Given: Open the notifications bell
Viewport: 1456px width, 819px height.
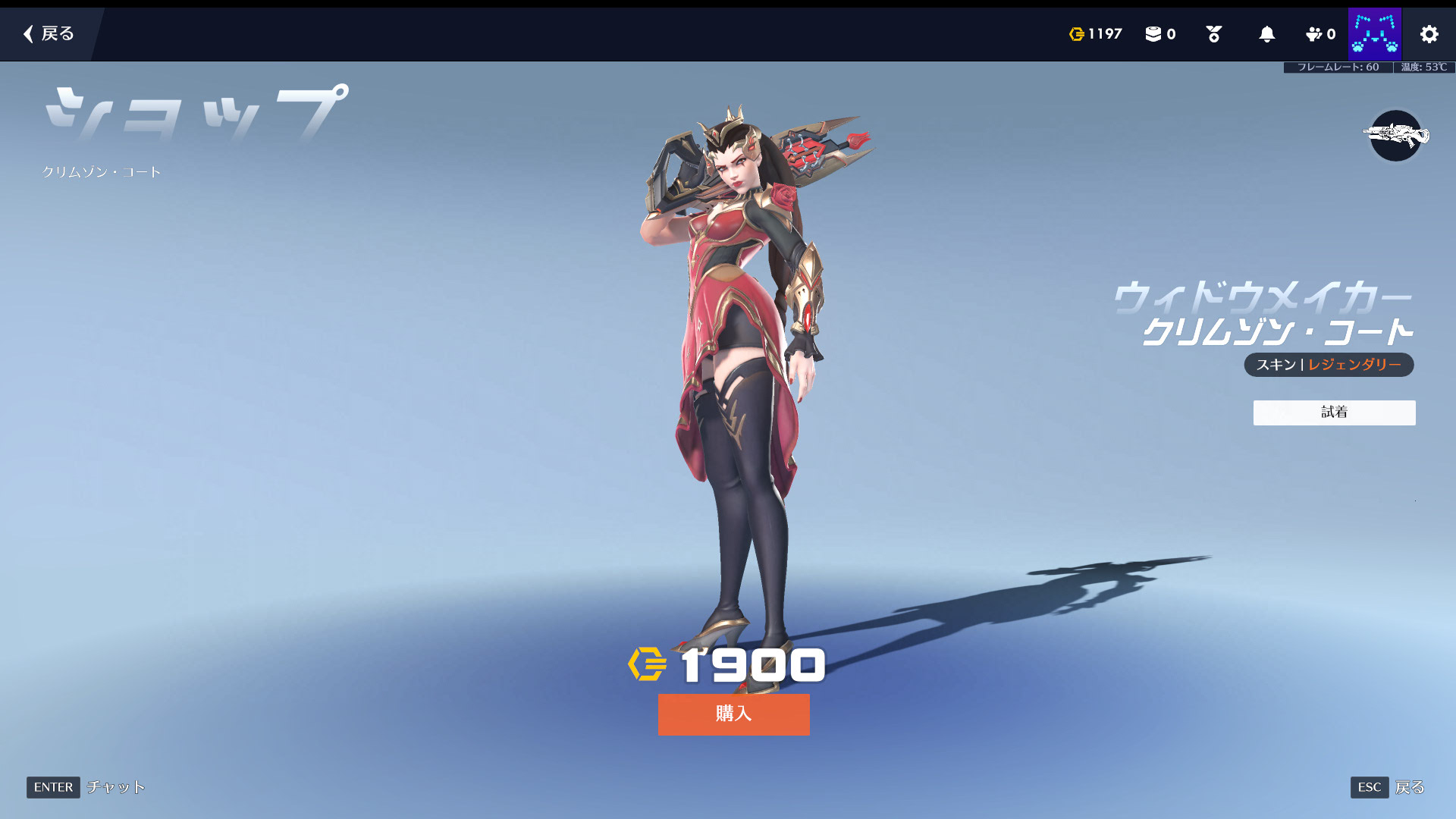Looking at the screenshot, I should tap(1266, 34).
